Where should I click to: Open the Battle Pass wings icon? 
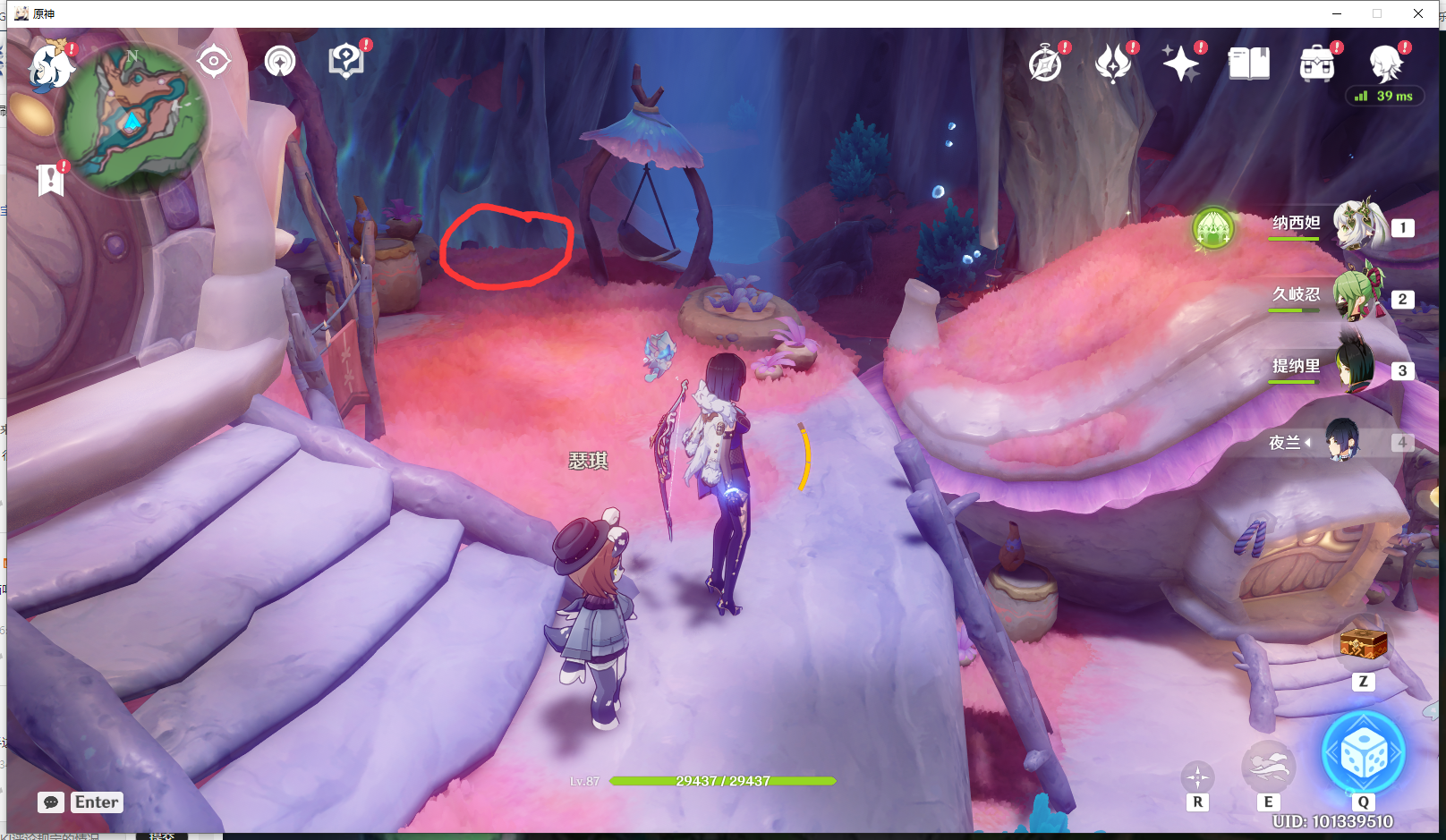point(1114,64)
